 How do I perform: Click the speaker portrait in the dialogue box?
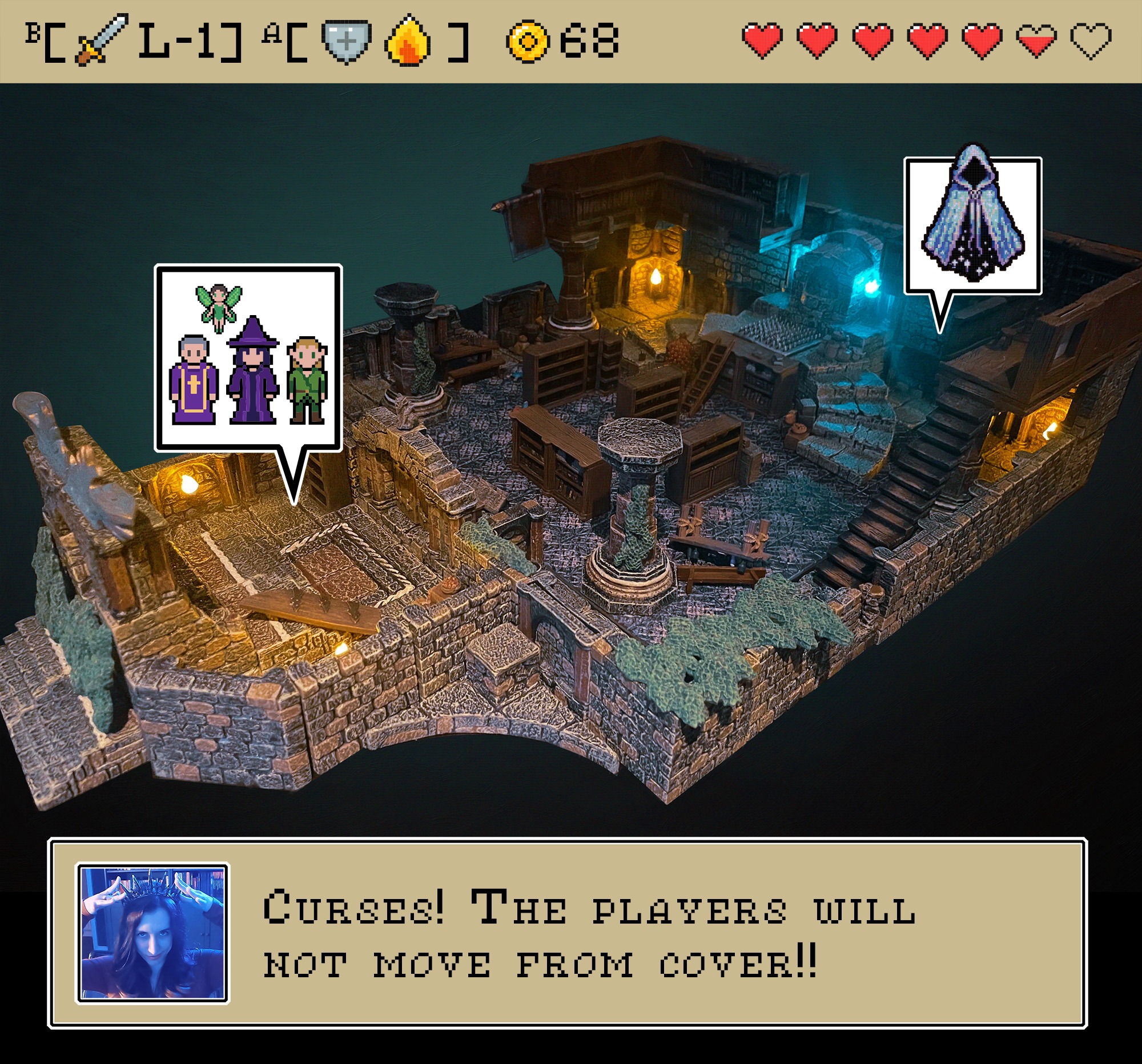click(152, 933)
